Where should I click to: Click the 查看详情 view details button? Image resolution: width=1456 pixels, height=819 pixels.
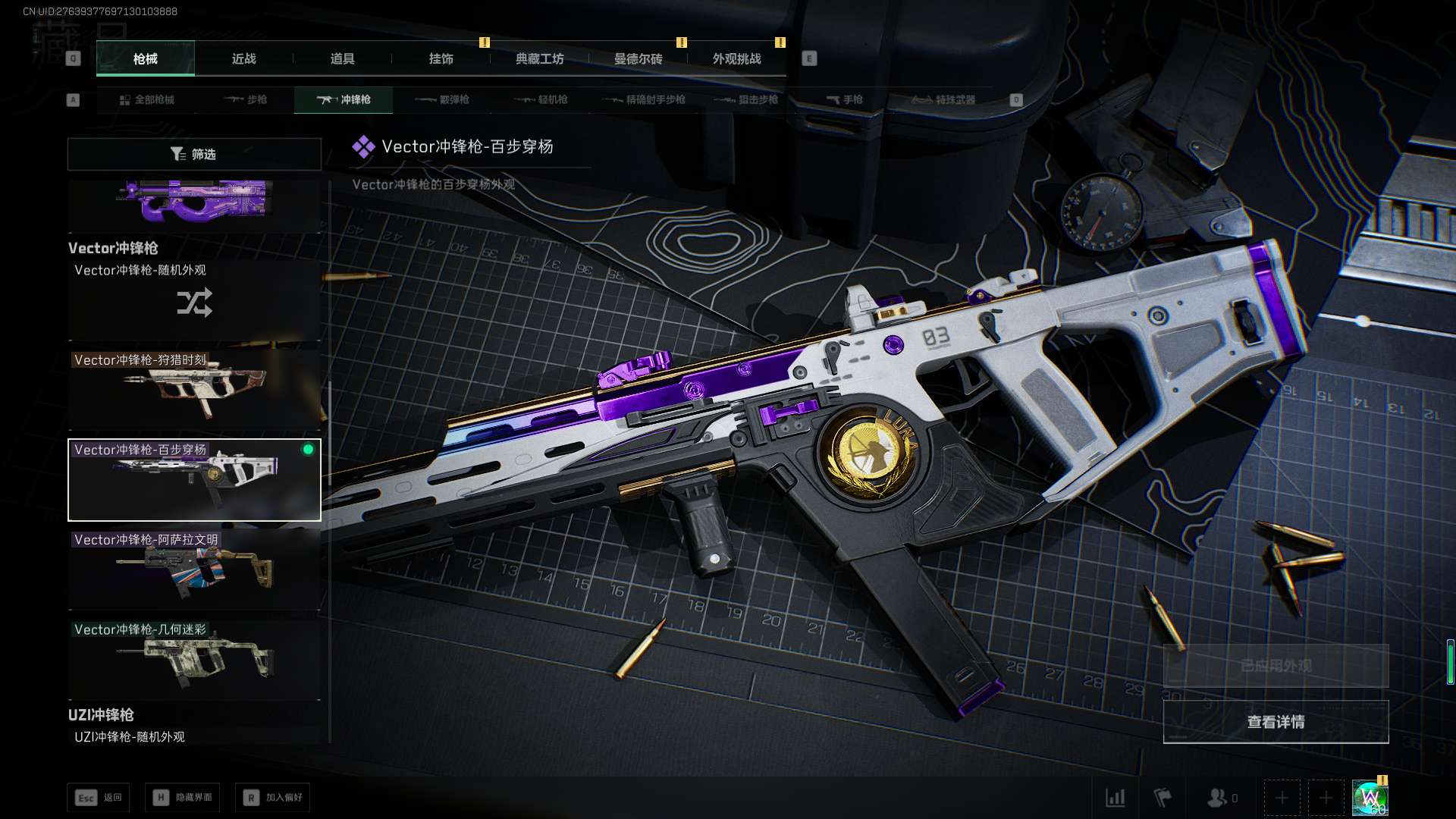tap(1276, 722)
